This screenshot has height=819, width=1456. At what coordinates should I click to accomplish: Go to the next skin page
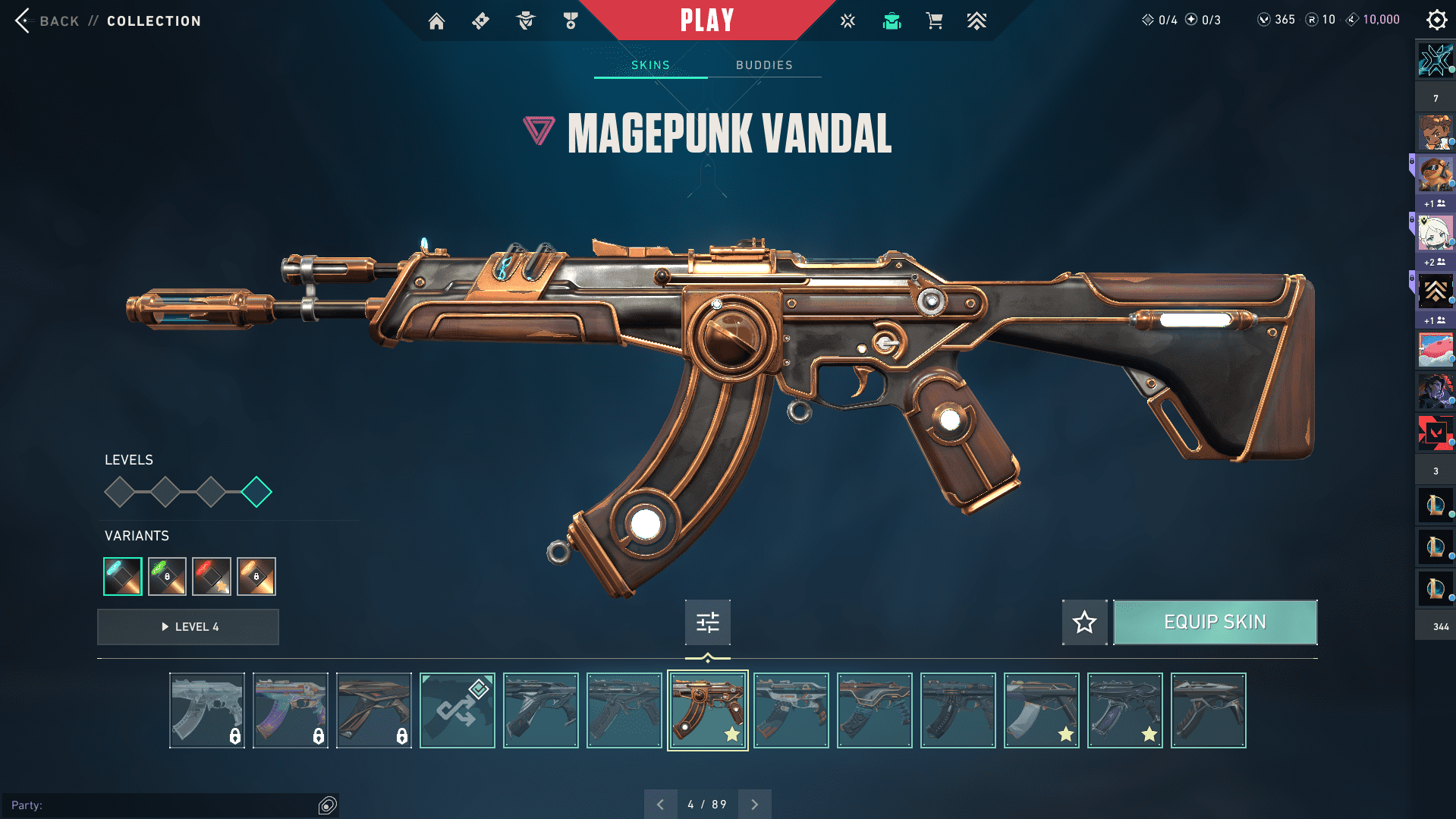(x=754, y=805)
